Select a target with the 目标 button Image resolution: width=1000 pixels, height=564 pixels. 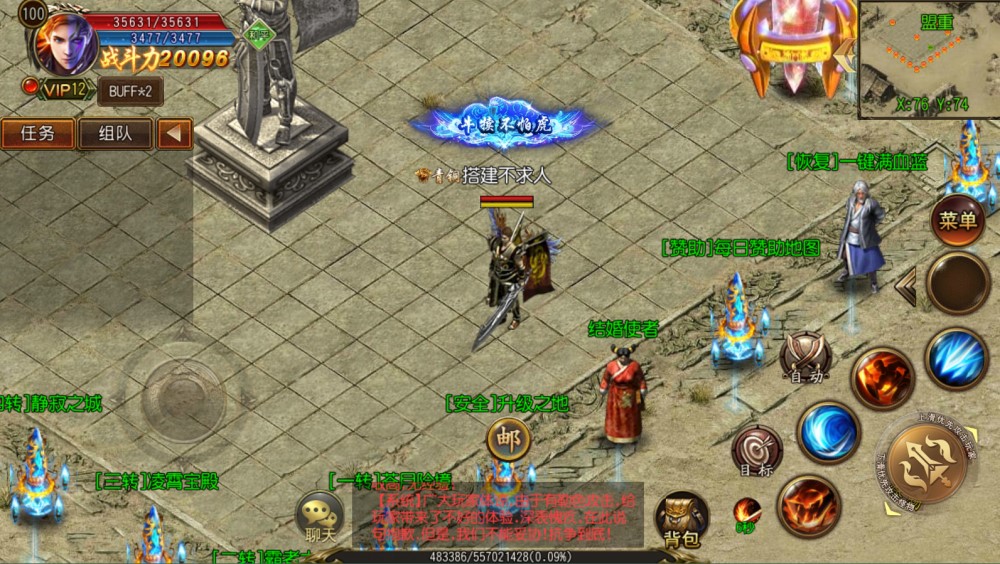click(x=756, y=450)
